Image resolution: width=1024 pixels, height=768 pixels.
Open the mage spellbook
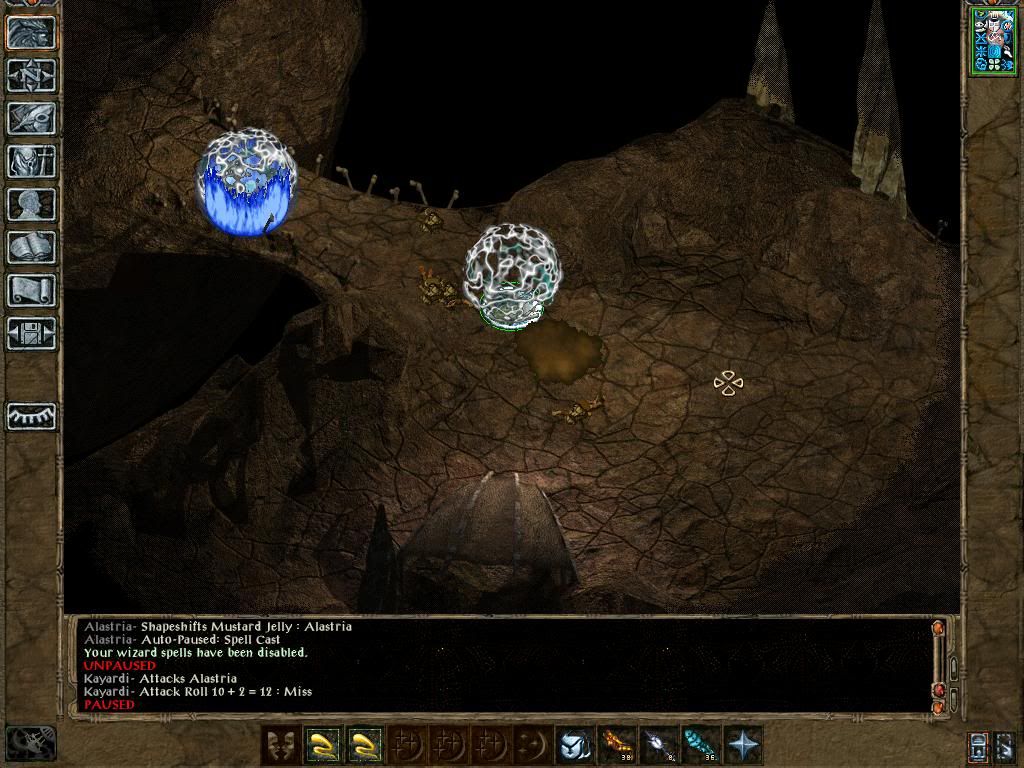coord(31,247)
